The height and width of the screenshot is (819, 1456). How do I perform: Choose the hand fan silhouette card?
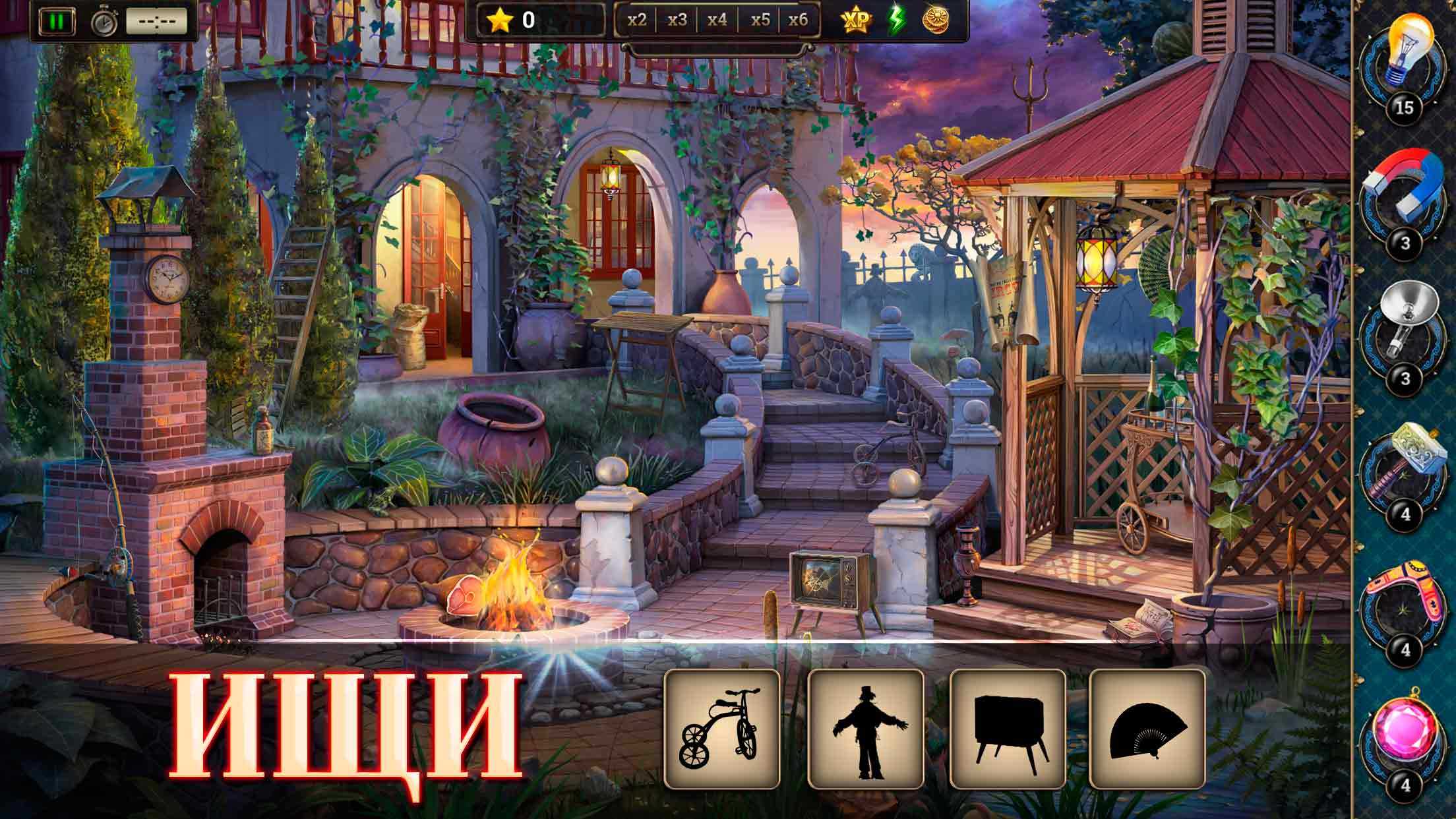coord(1147,729)
